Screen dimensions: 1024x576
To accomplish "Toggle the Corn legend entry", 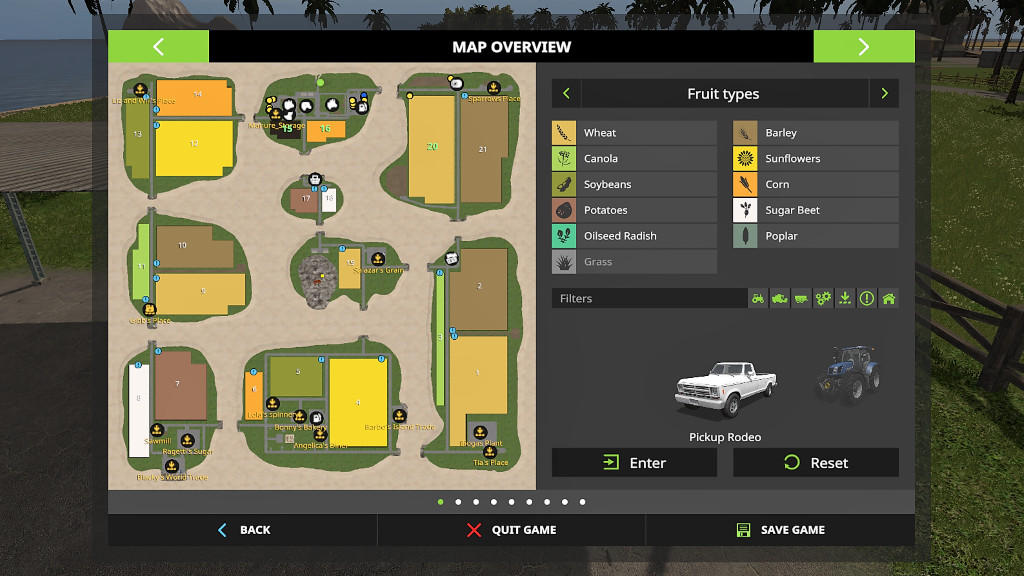I will coord(815,185).
